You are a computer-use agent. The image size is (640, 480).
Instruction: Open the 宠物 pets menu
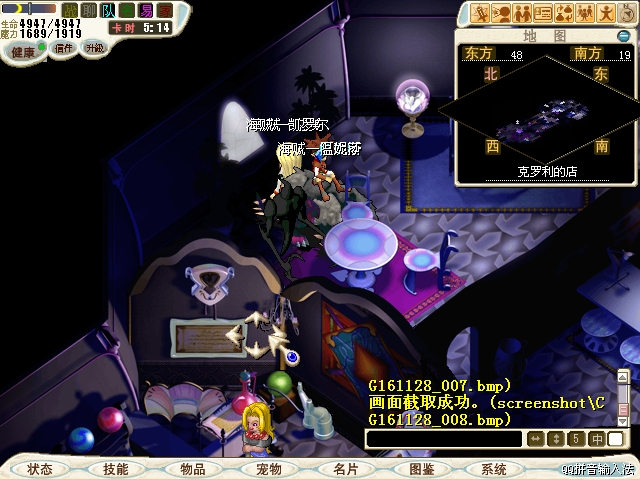pyautogui.click(x=268, y=469)
